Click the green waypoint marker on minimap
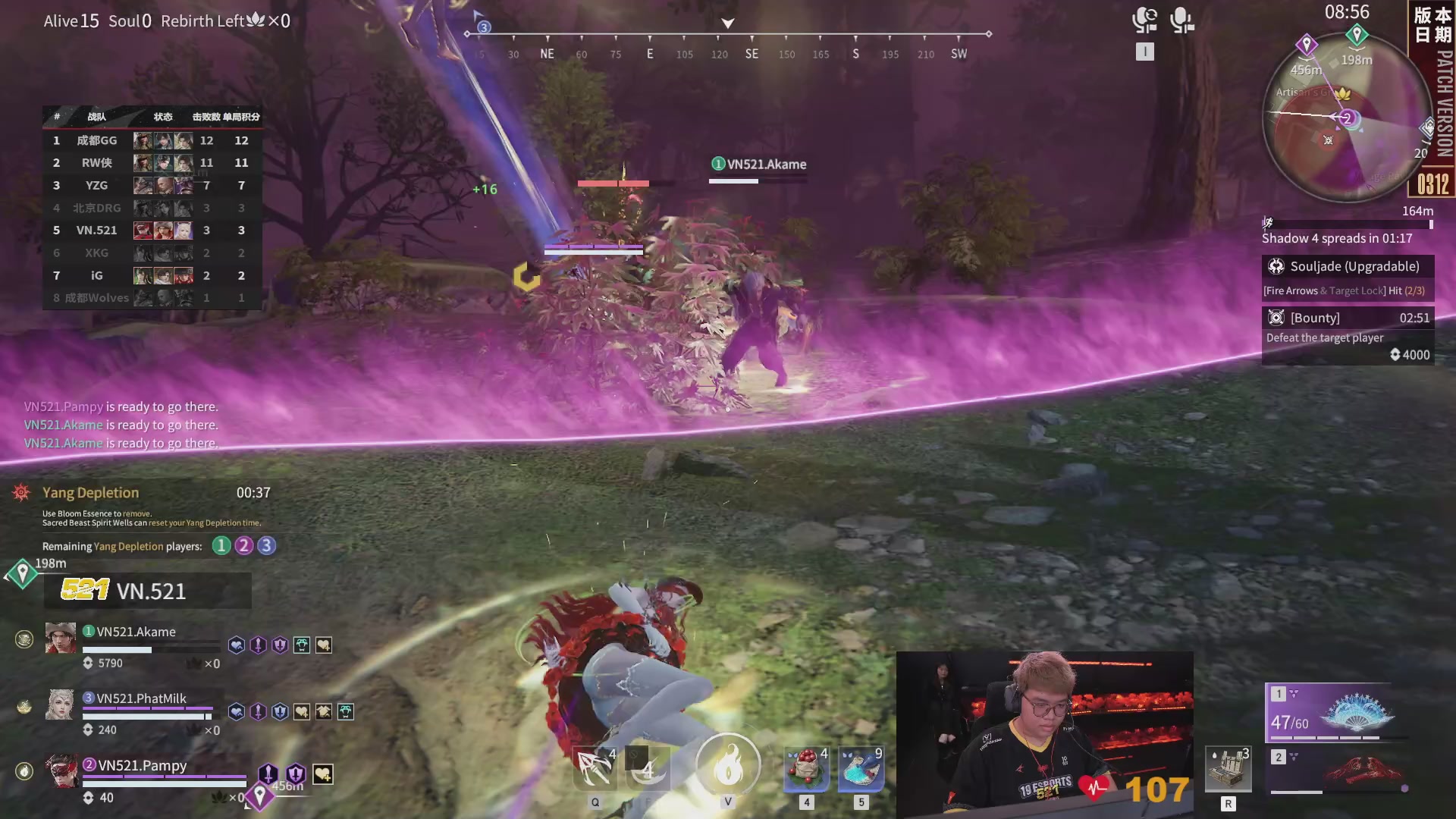Viewport: 1456px width, 819px height. click(x=1357, y=34)
